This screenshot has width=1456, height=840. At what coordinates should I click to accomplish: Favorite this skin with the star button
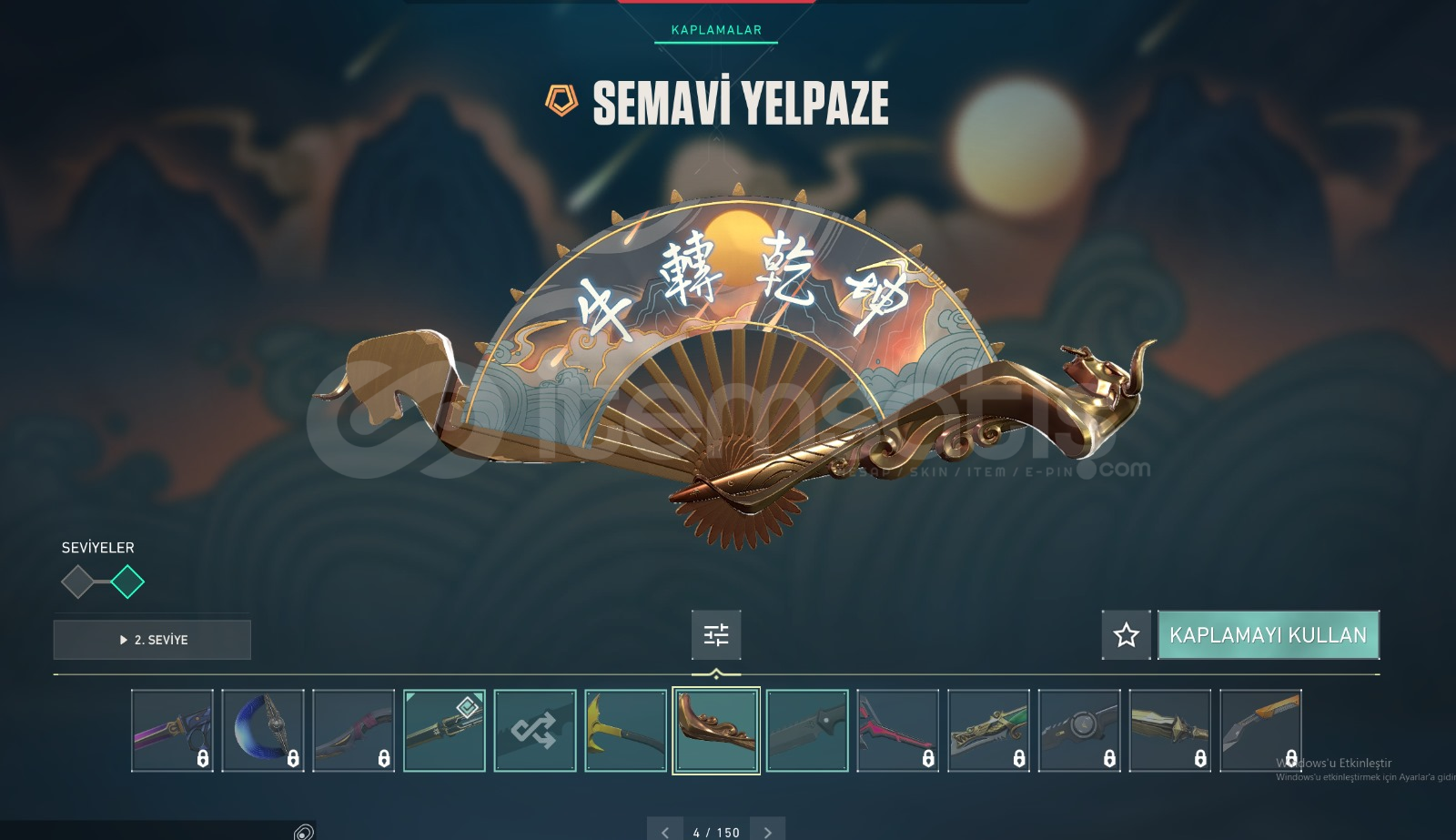(1126, 634)
